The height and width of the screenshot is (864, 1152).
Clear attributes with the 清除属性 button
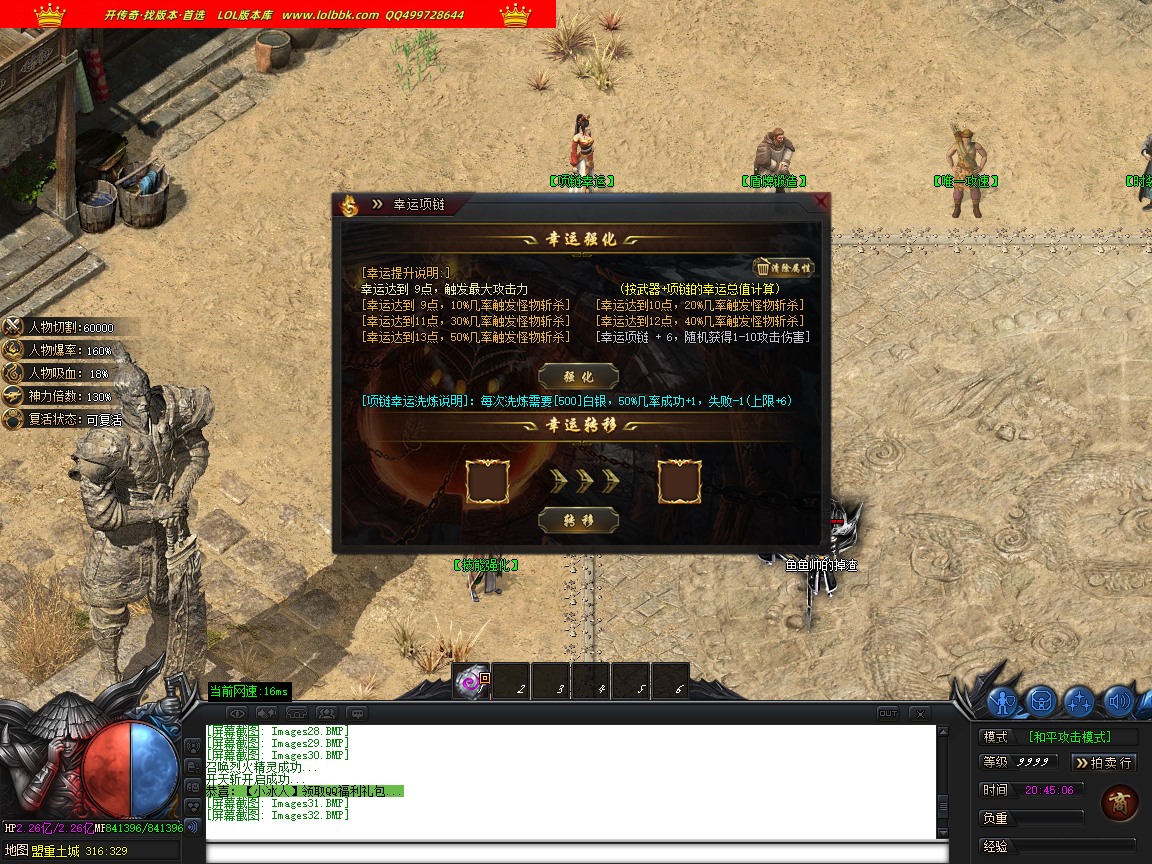coord(783,267)
